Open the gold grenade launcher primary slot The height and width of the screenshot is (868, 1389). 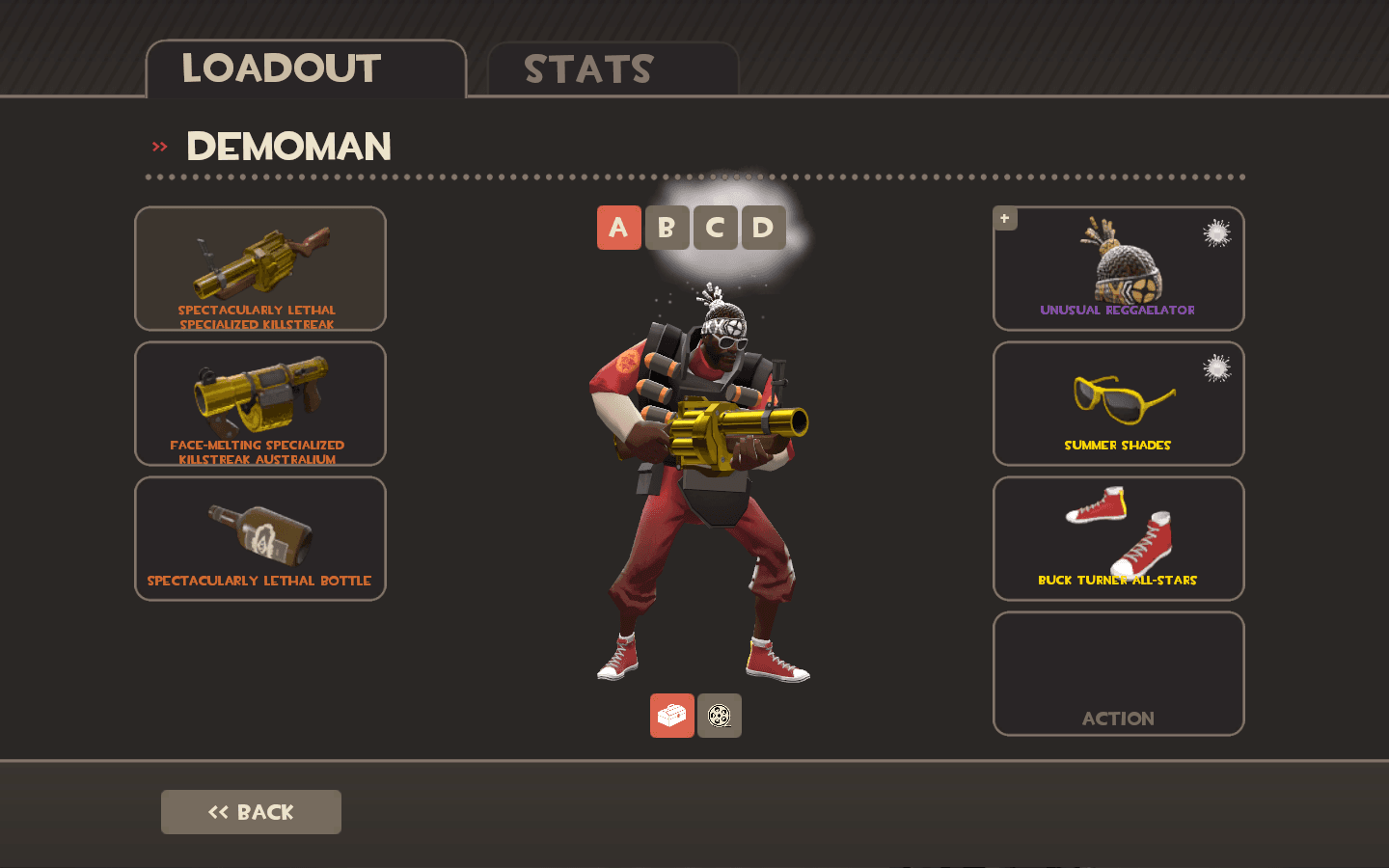260,268
